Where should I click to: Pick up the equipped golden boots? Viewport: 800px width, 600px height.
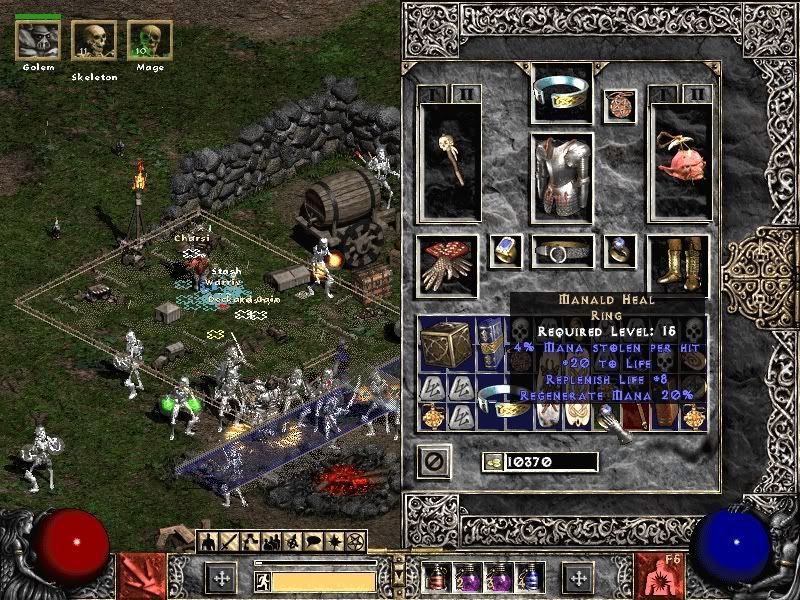pyautogui.click(x=678, y=263)
